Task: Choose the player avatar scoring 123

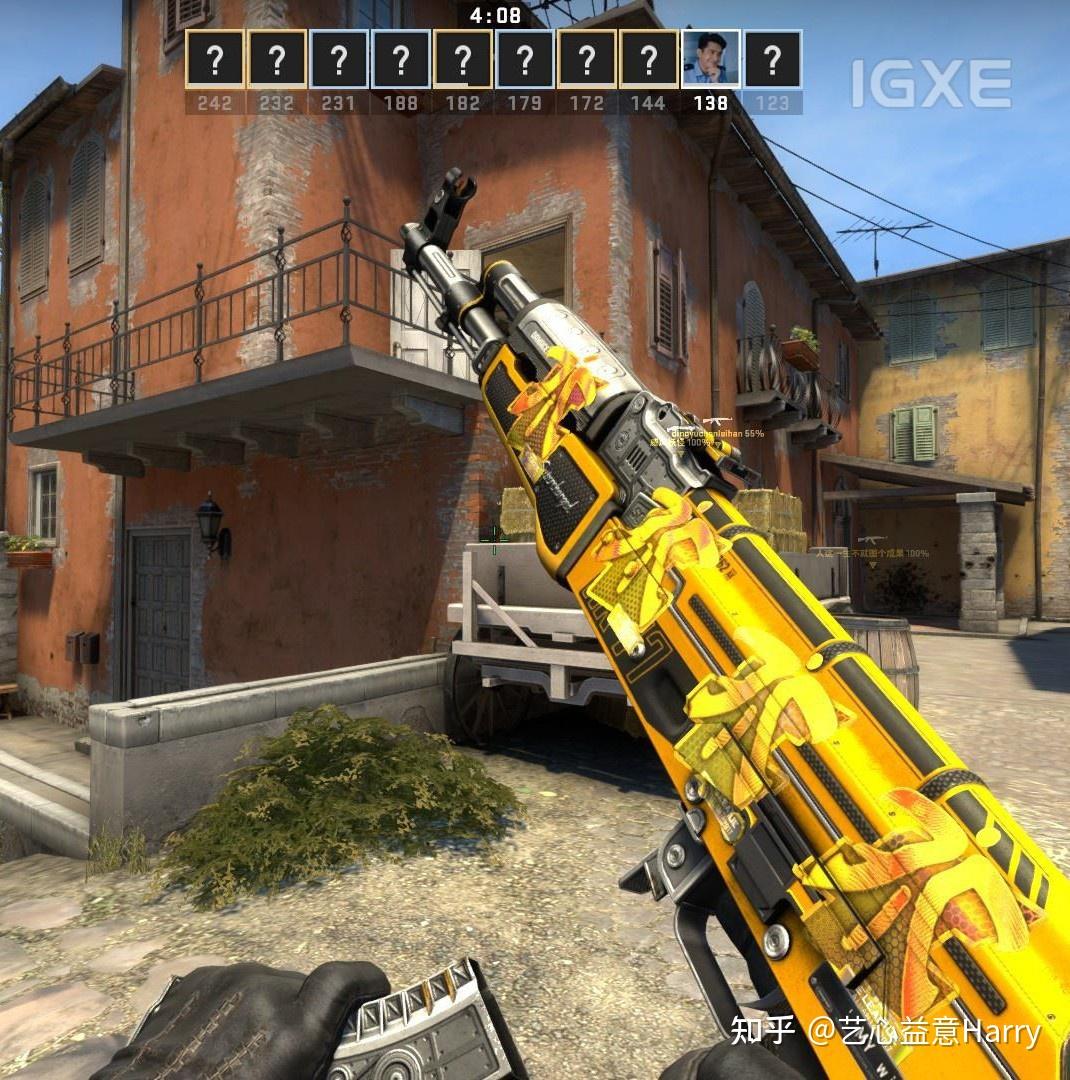Action: [773, 59]
